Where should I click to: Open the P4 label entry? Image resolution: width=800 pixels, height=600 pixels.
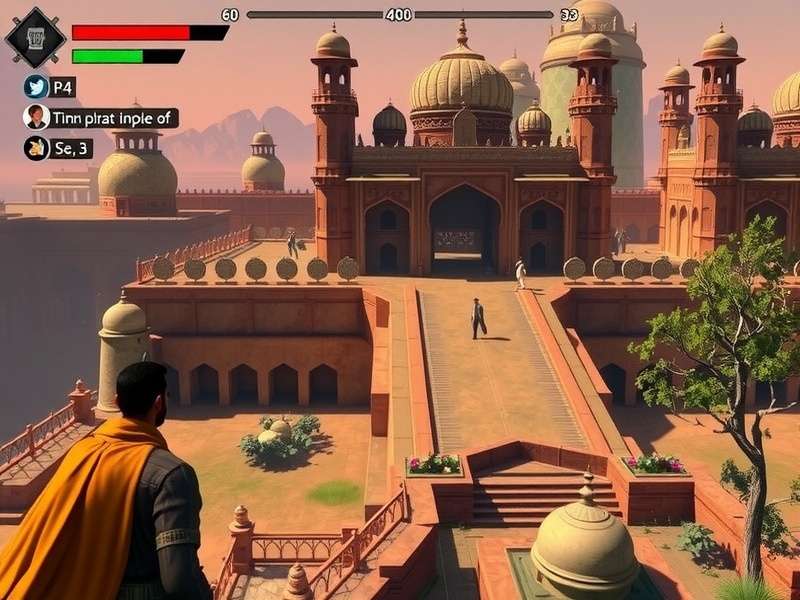coord(64,86)
